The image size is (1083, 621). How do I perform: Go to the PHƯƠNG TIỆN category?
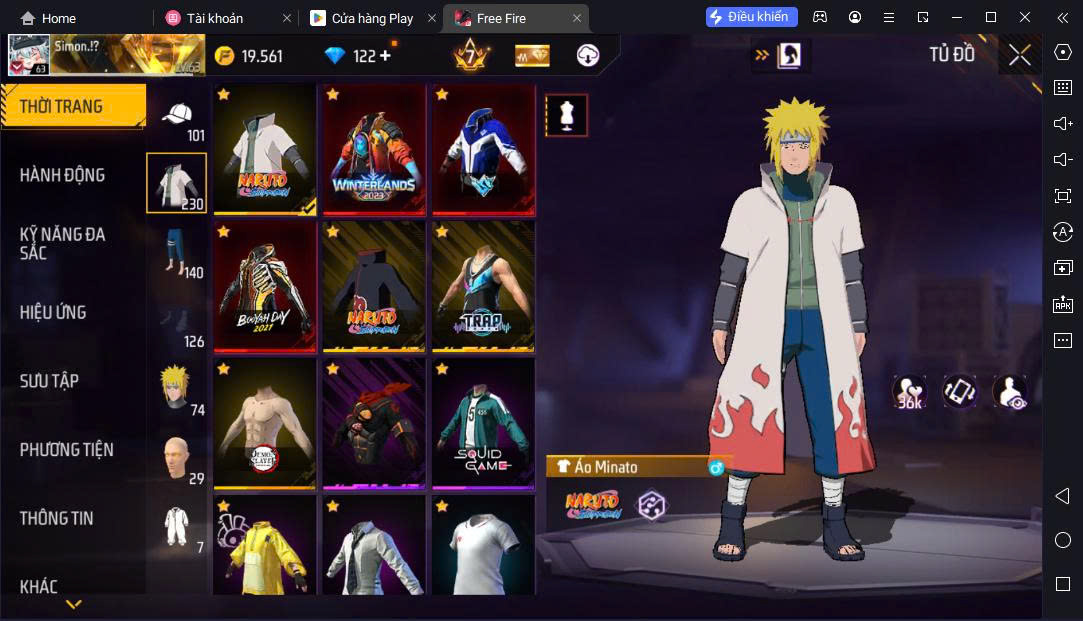point(66,450)
